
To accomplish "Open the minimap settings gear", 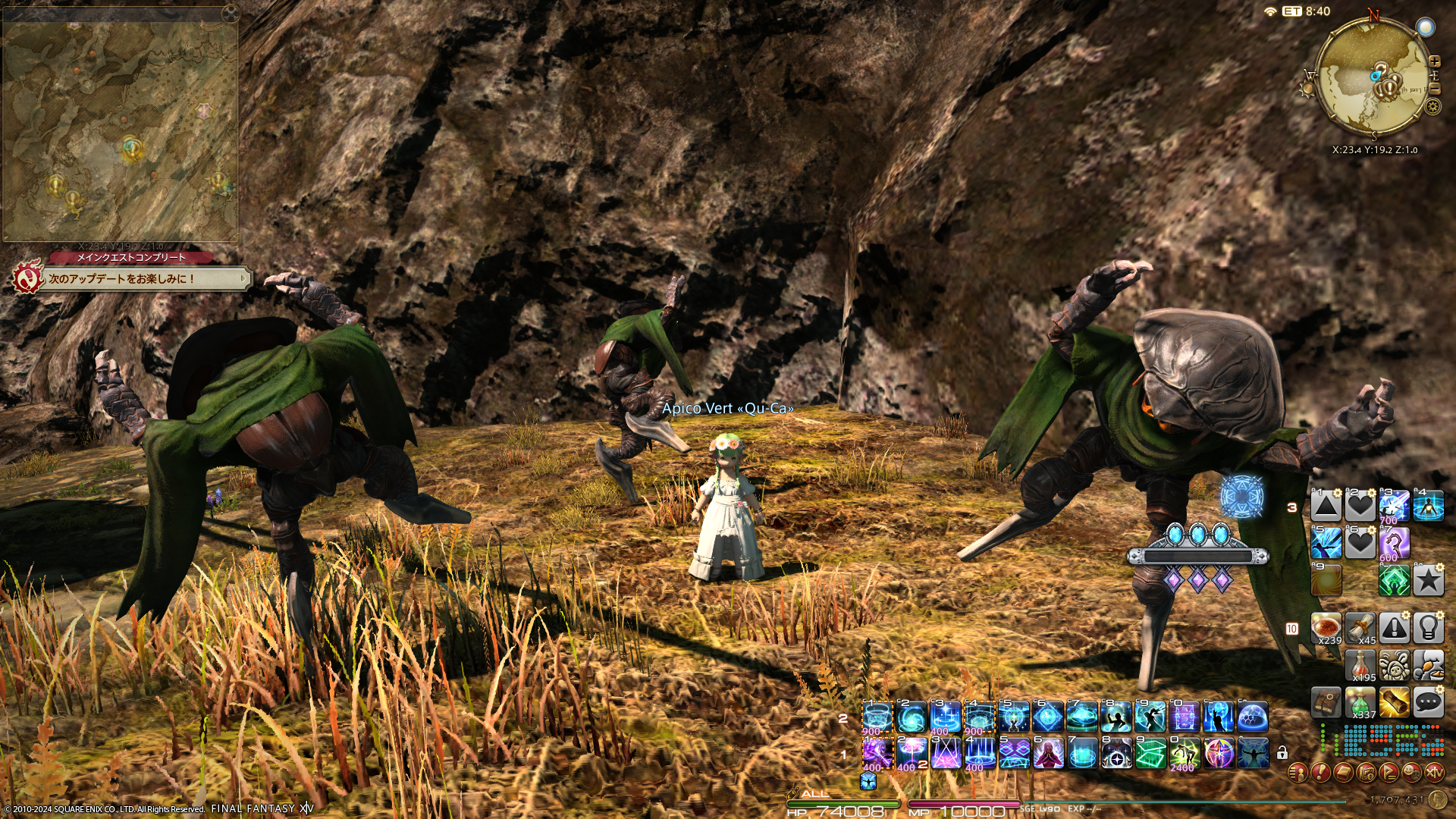I will pyautogui.click(x=1432, y=106).
